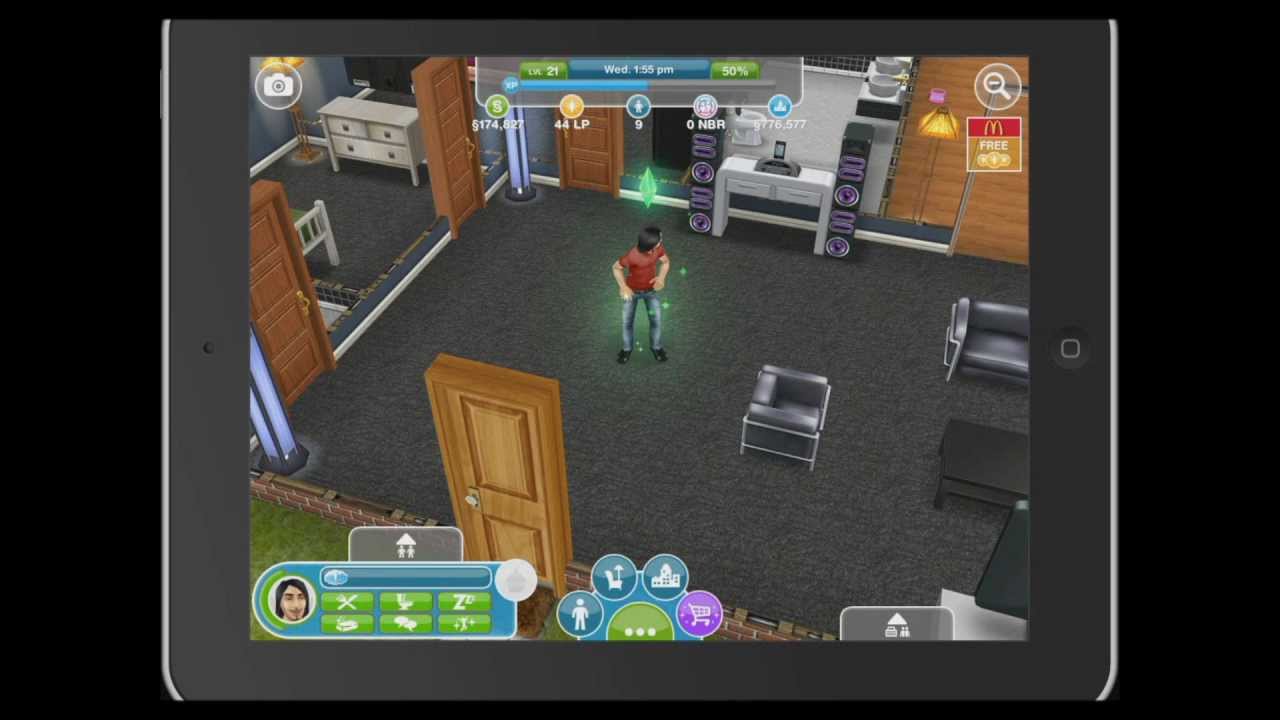Tap the hunger need icon
1280x720 pixels.
point(347,602)
